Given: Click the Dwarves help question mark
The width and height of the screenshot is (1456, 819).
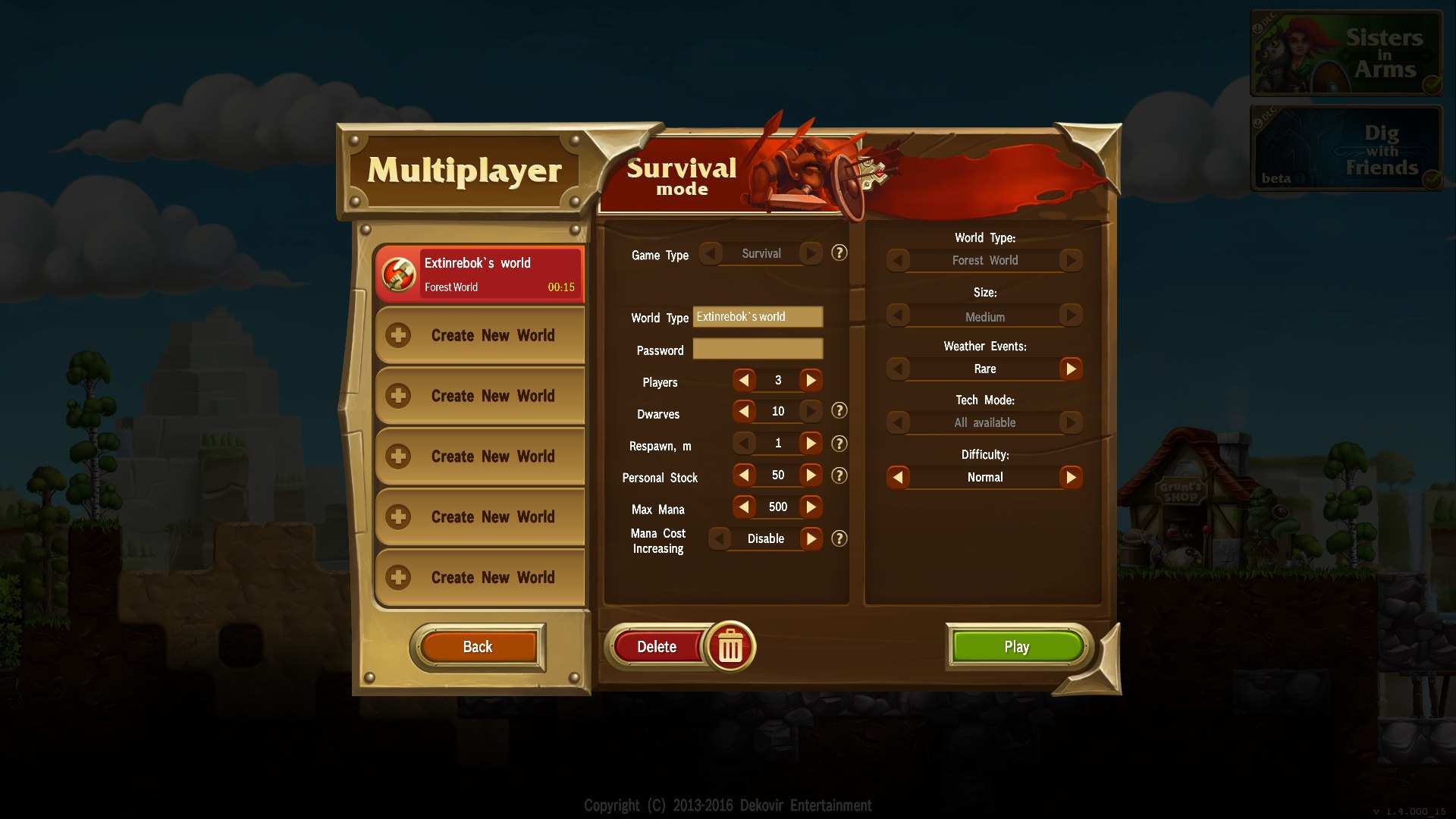Looking at the screenshot, I should coord(839,411).
